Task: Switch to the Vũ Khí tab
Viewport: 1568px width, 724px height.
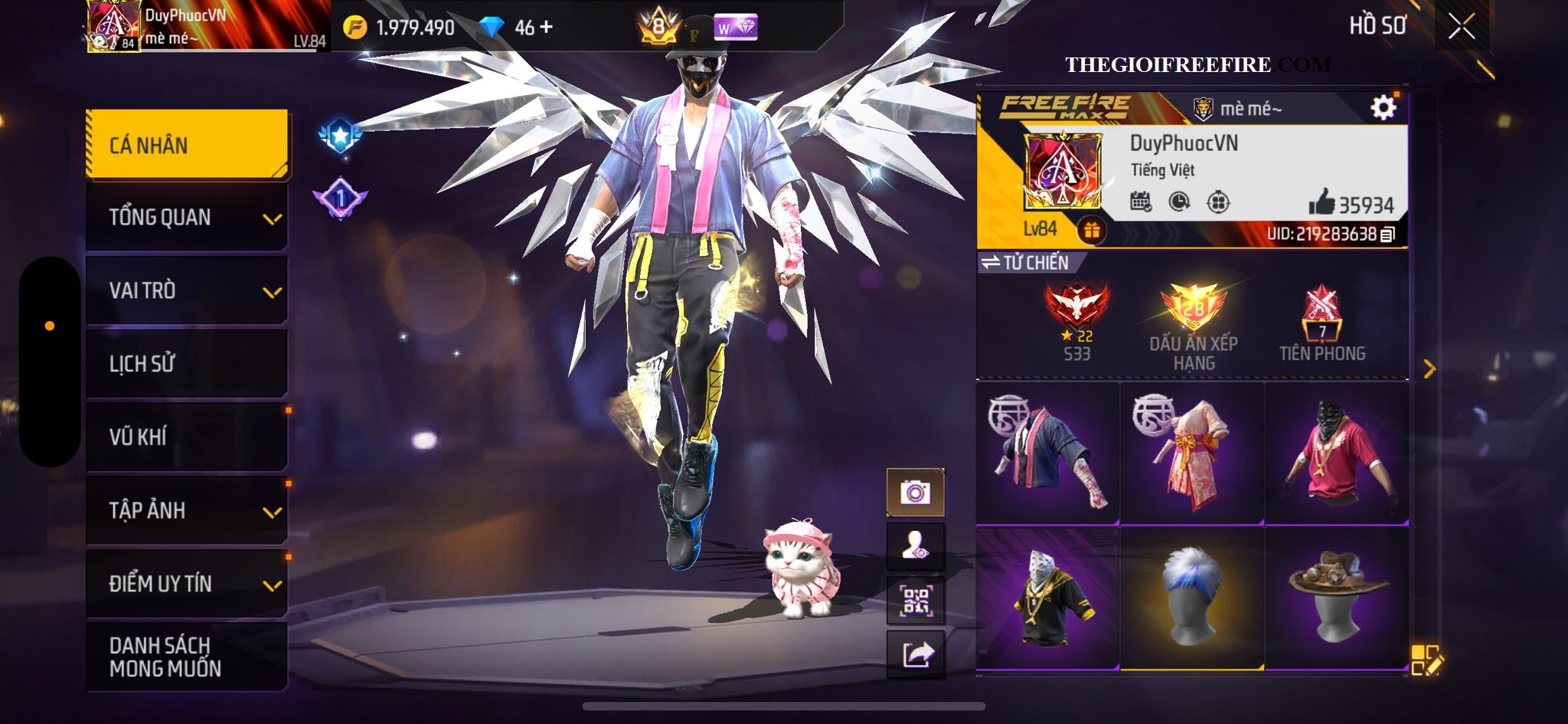Action: pyautogui.click(x=187, y=437)
